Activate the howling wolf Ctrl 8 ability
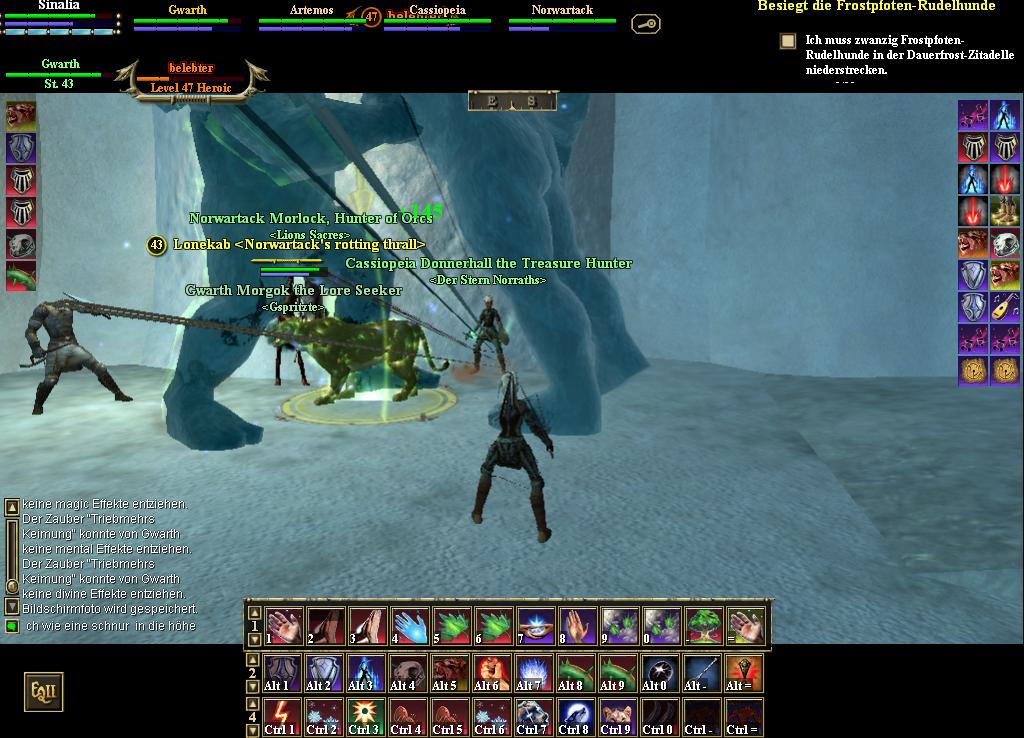 [574, 716]
